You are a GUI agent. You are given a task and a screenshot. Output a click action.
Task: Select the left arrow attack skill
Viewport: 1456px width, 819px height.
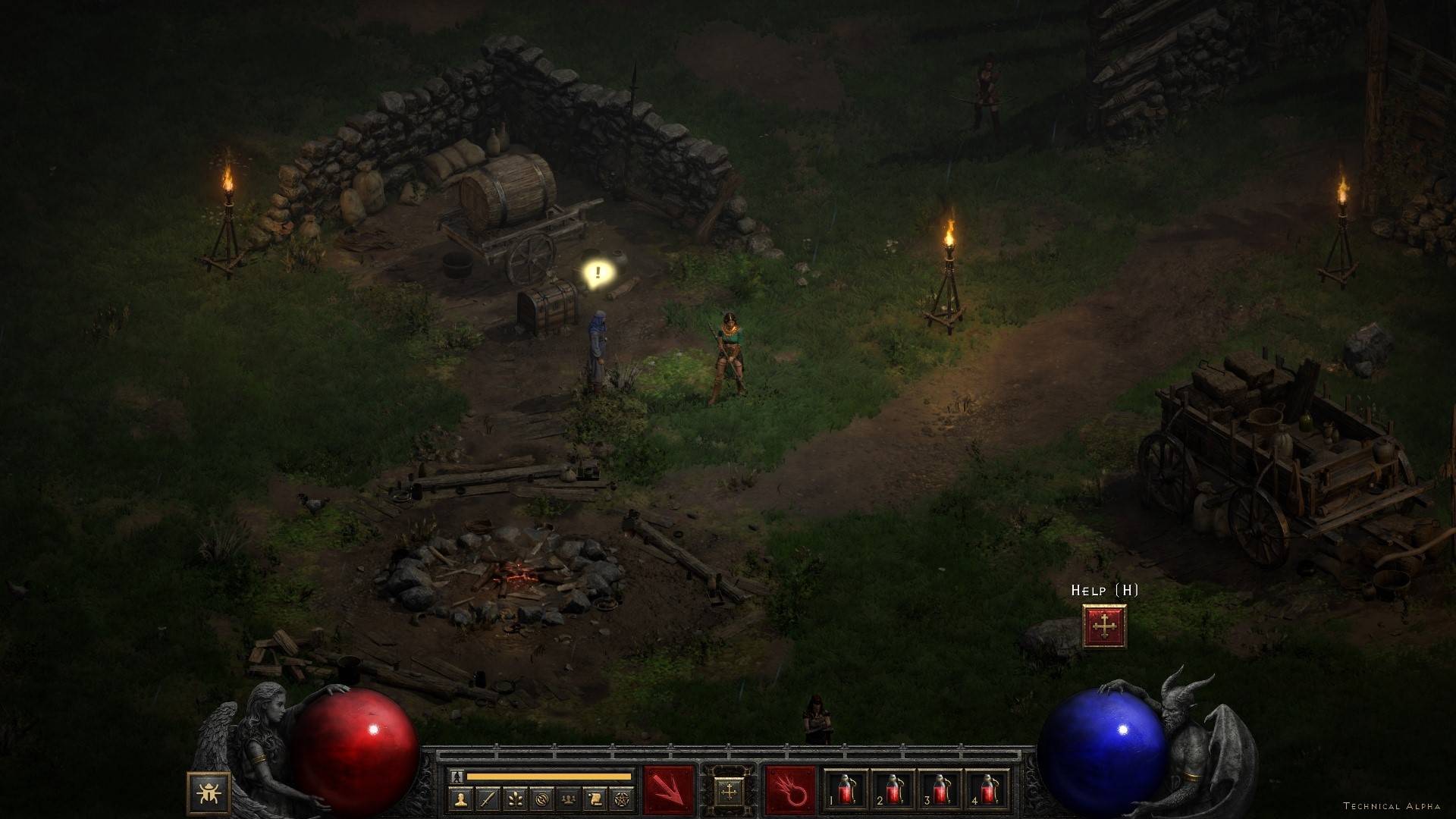point(669,791)
